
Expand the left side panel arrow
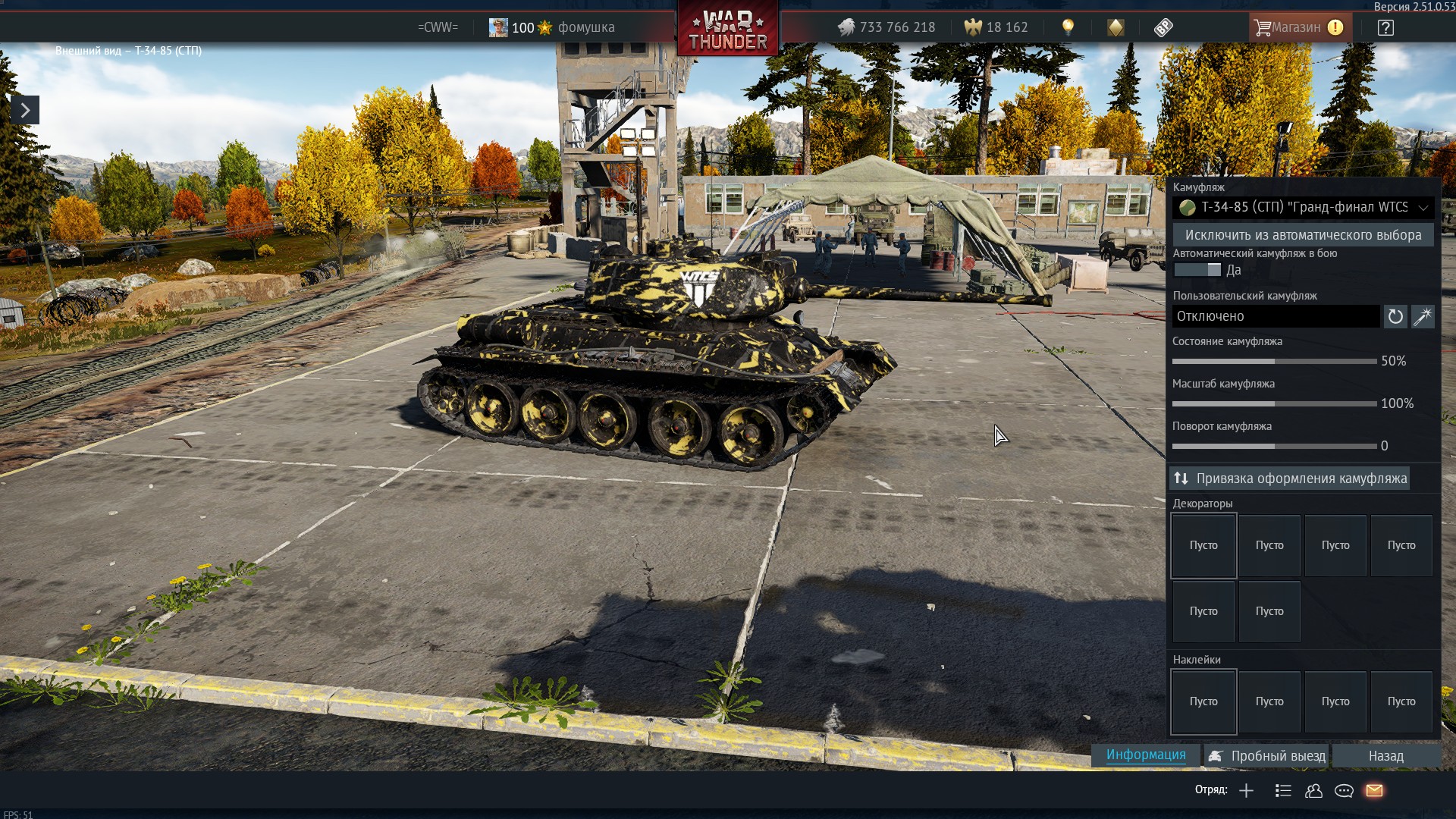click(x=25, y=111)
